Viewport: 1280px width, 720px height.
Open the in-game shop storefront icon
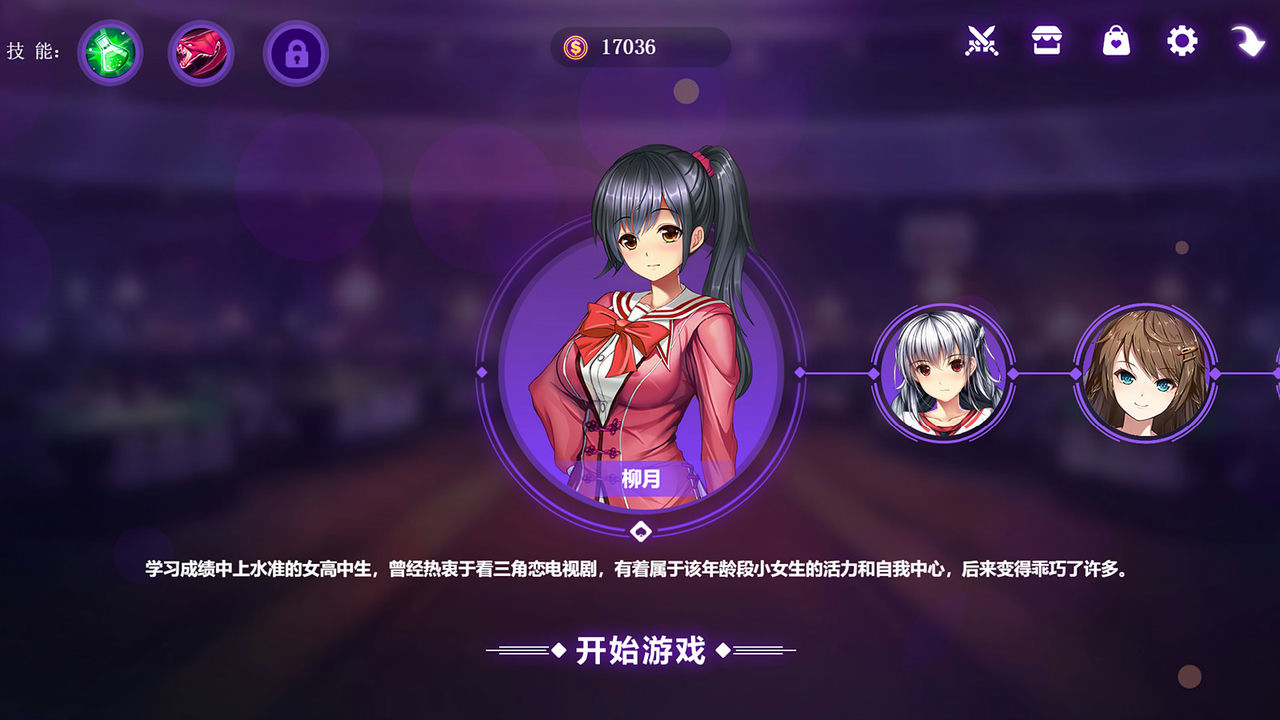click(1047, 42)
